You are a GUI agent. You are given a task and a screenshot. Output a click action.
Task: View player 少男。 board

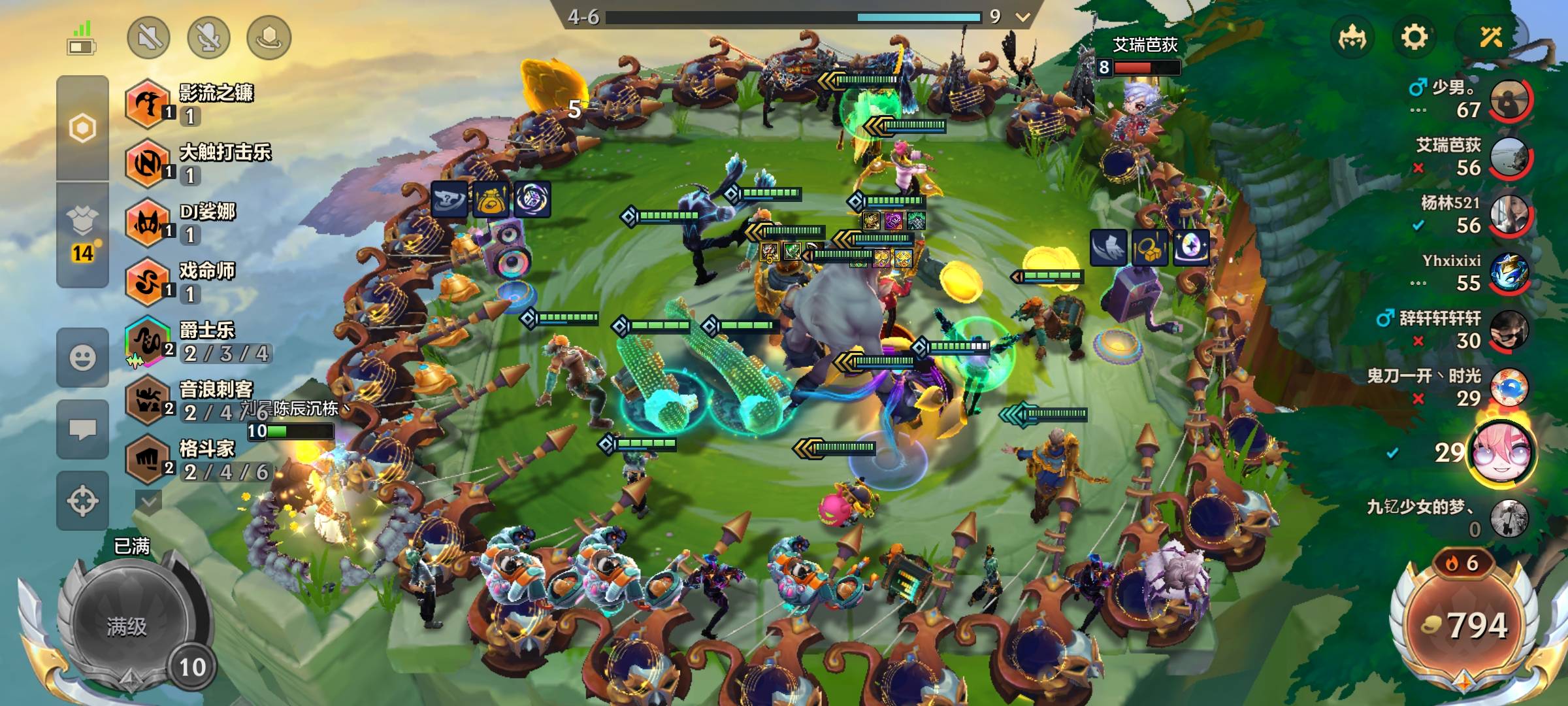coord(1509,99)
